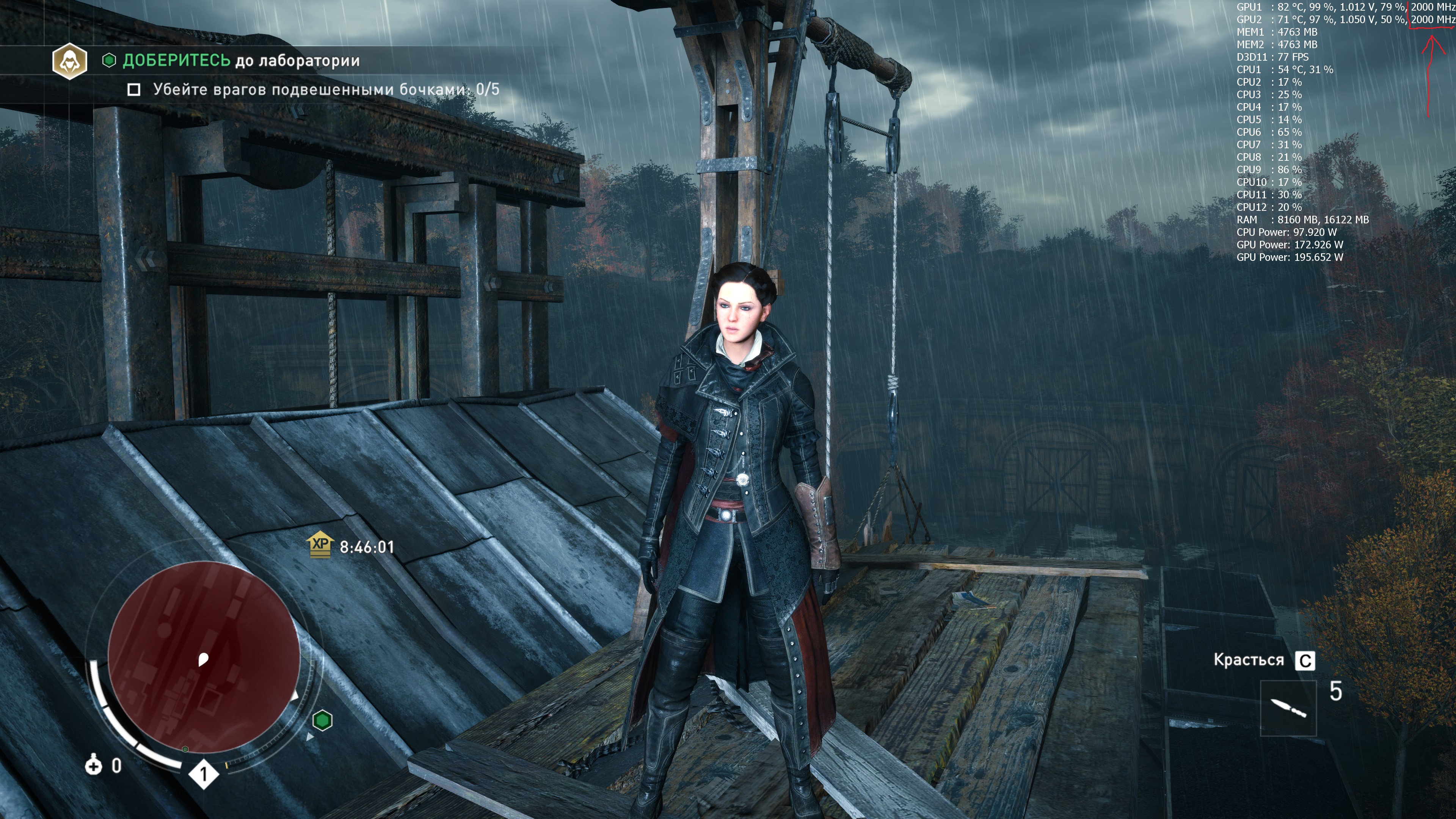The image size is (1456, 819).
Task: Click the assassin hood quest emblem
Action: coord(69,61)
